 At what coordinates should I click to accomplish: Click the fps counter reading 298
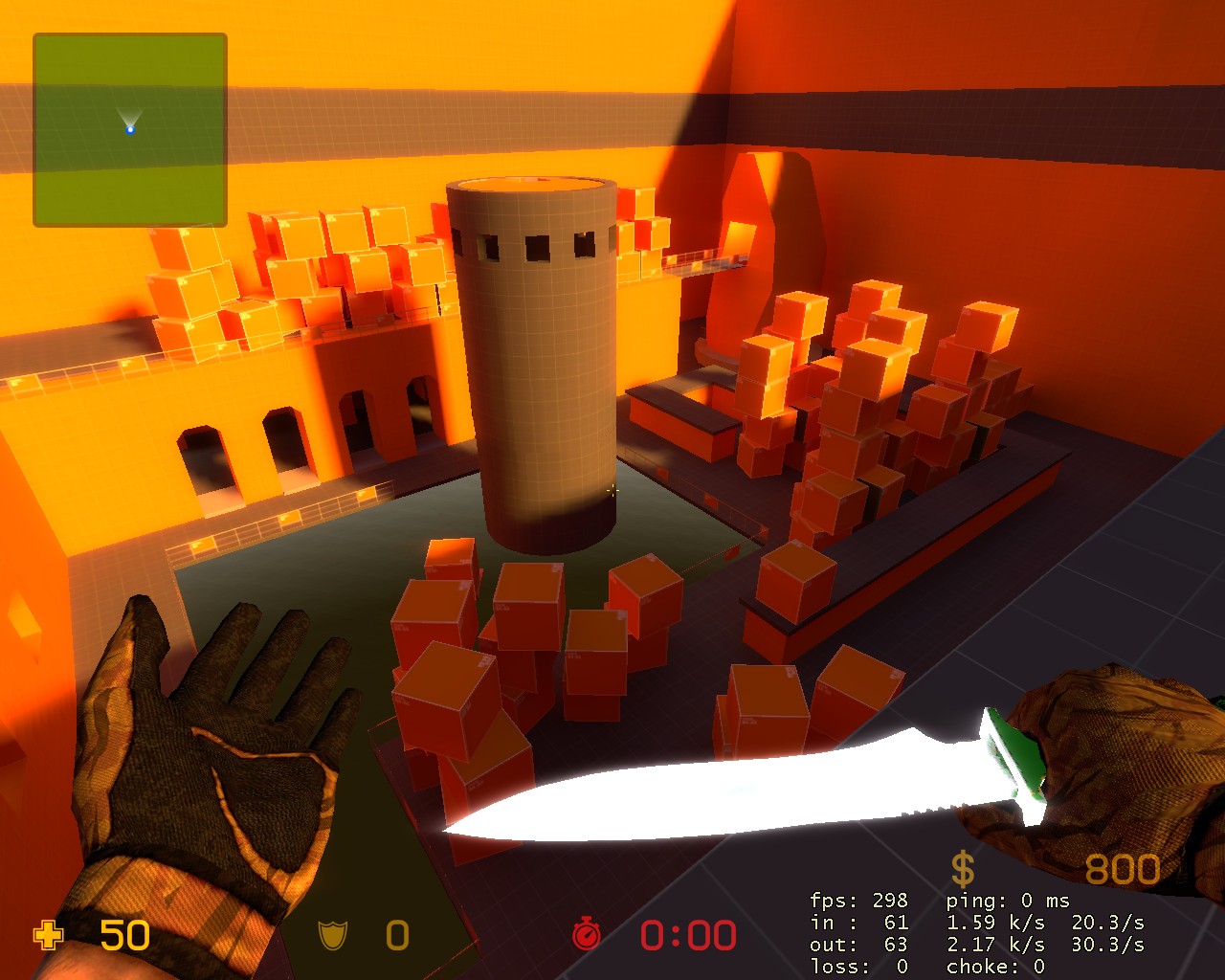(x=890, y=901)
